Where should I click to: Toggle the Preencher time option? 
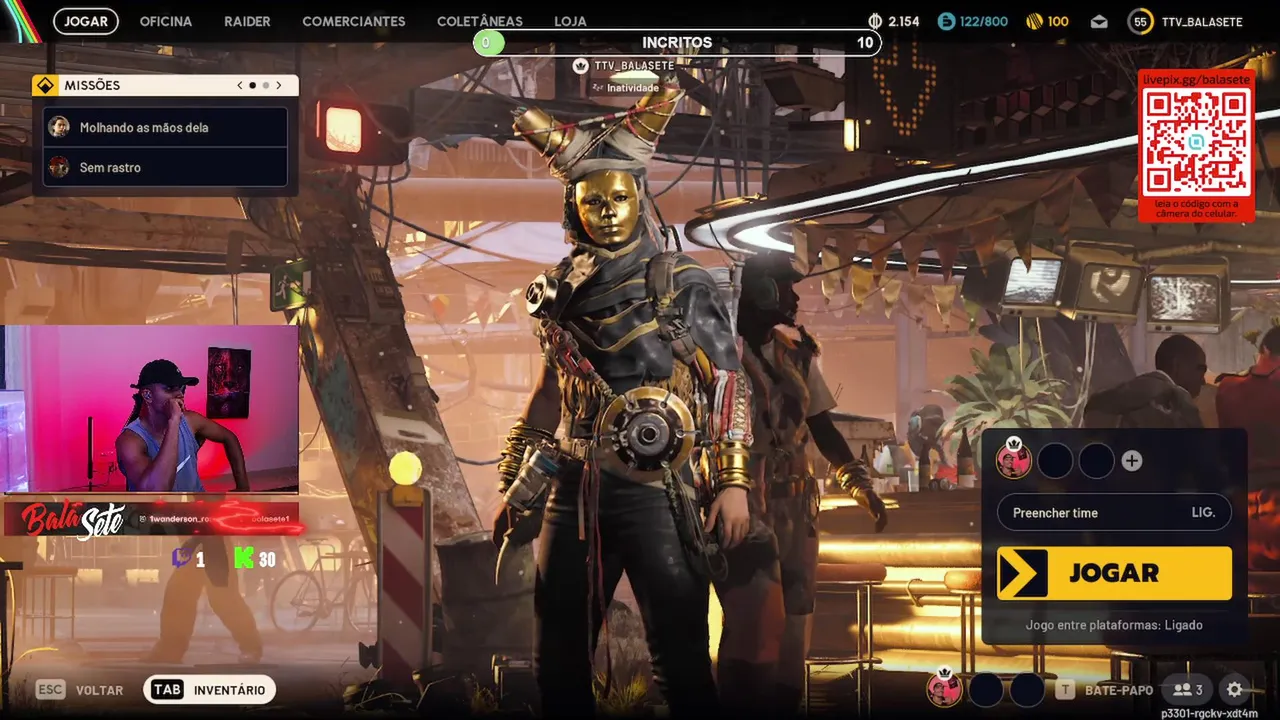click(x=1114, y=513)
